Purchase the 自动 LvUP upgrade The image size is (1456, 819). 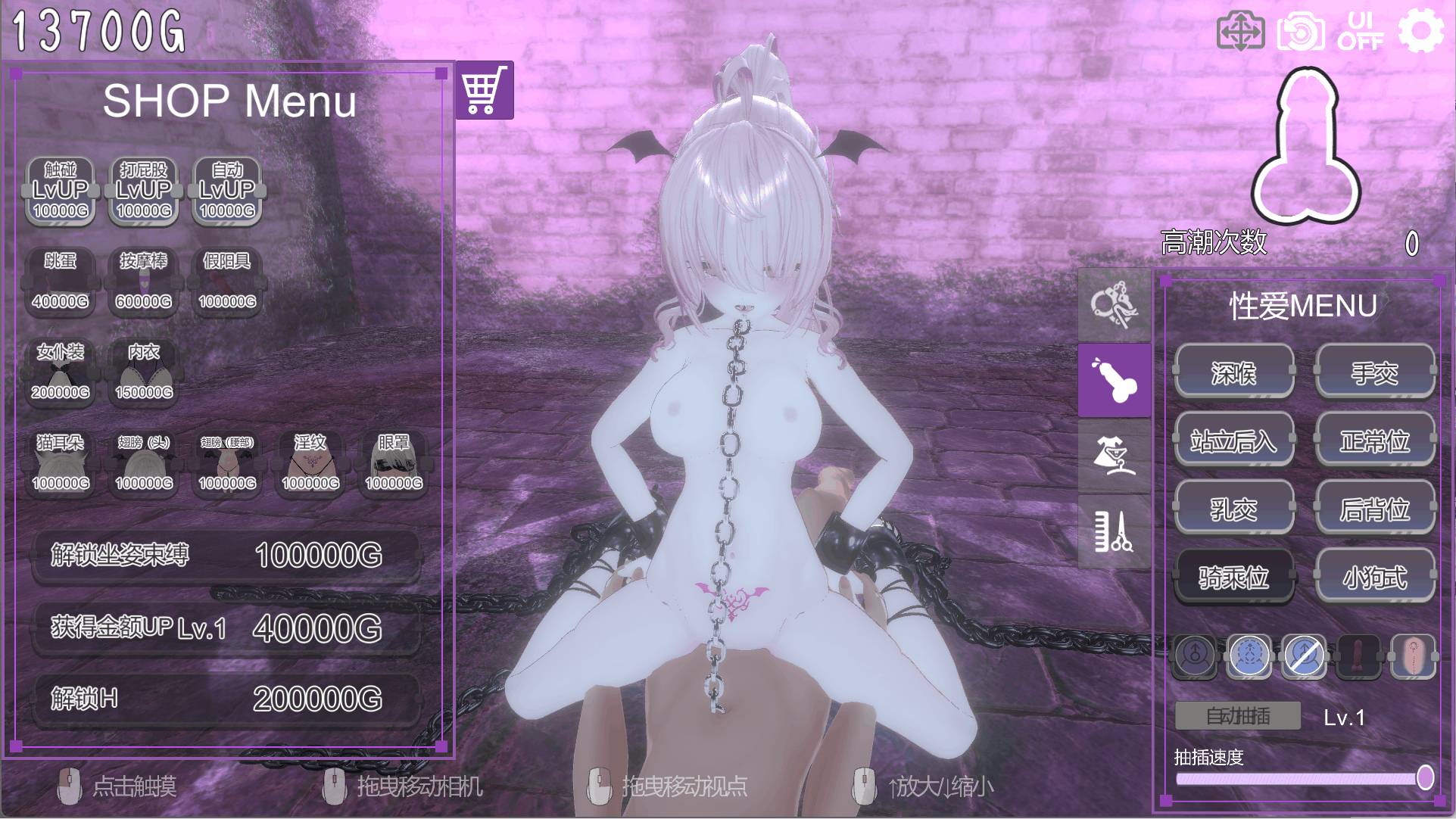pyautogui.click(x=227, y=191)
